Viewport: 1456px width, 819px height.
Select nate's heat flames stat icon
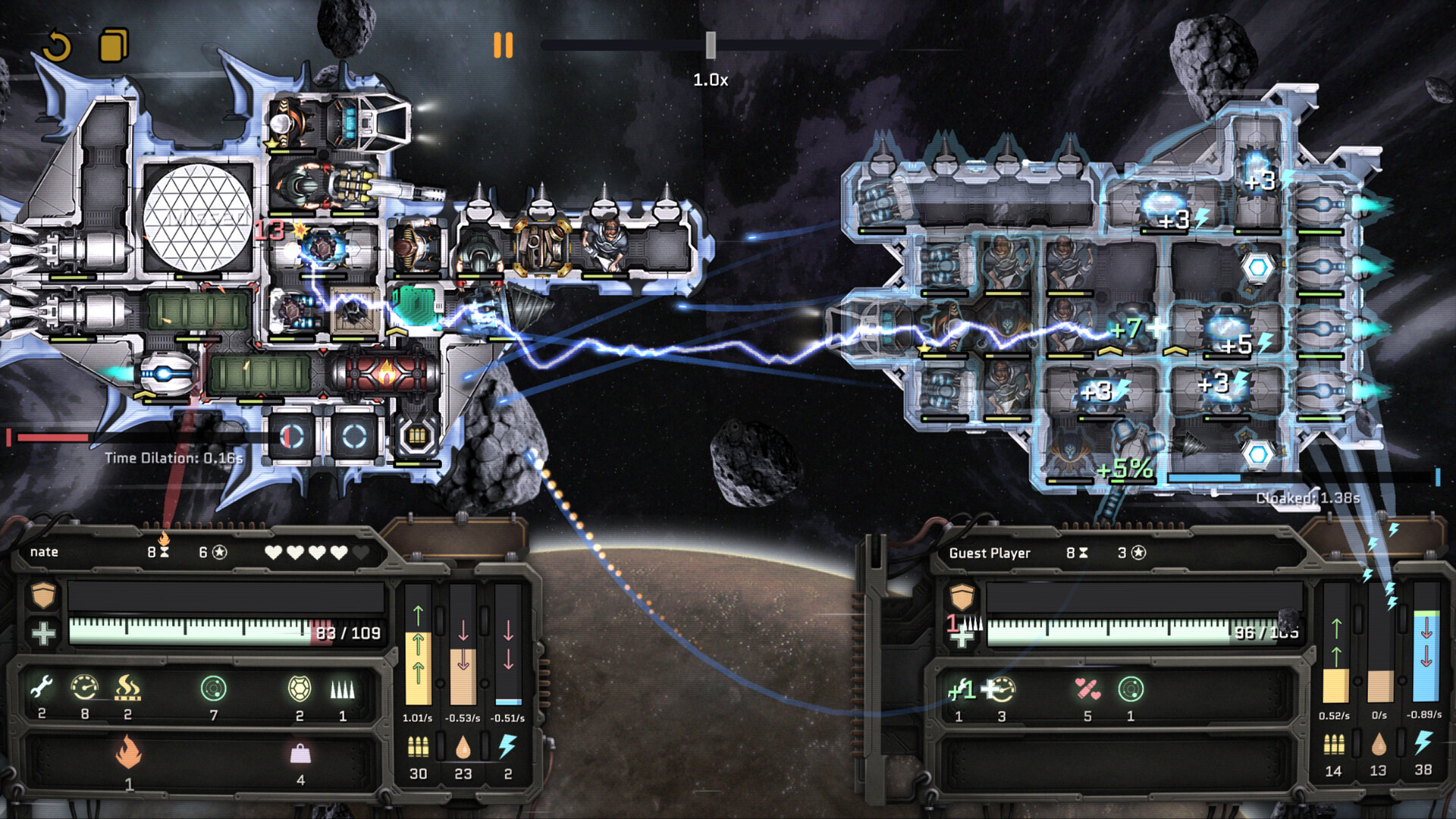point(127,688)
